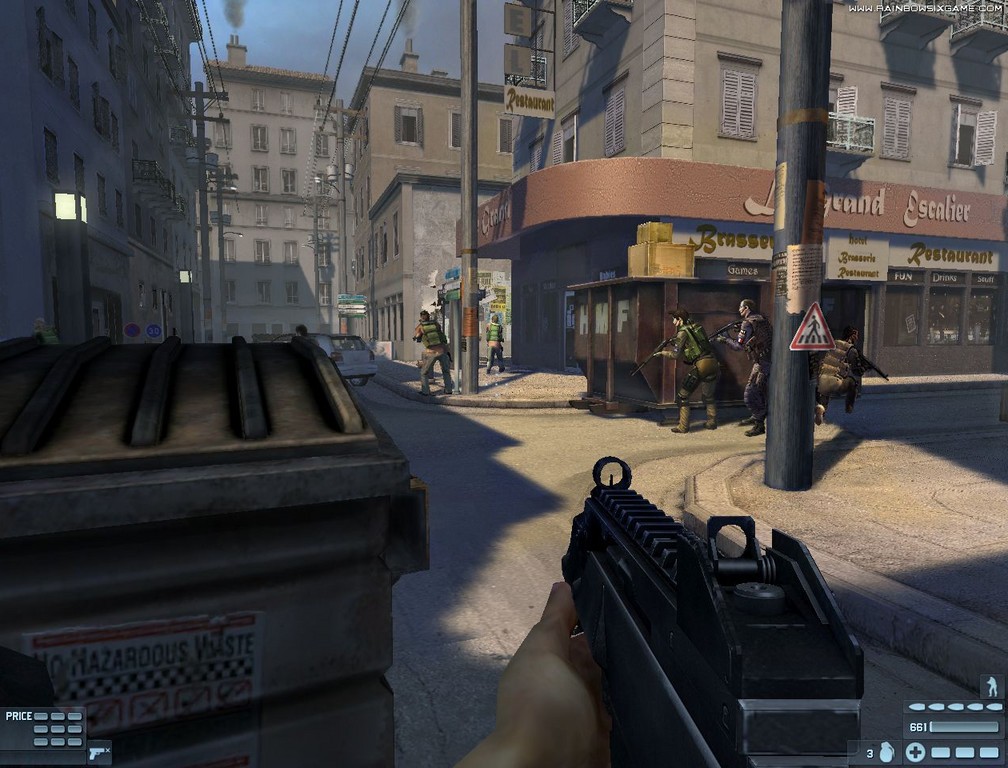Click the medical cross health icon
1008x768 pixels.
(914, 752)
